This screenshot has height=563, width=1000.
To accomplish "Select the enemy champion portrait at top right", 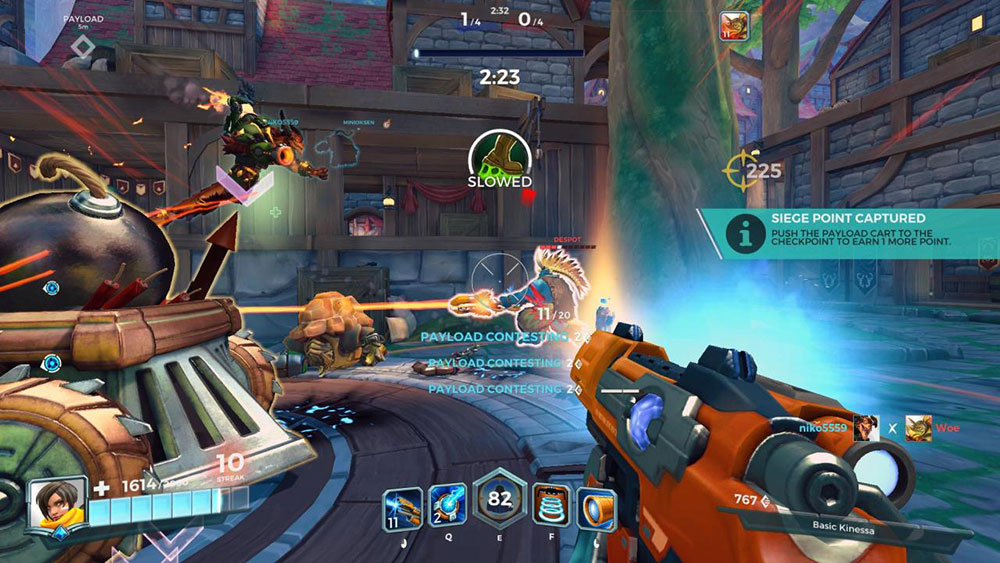I will (733, 27).
